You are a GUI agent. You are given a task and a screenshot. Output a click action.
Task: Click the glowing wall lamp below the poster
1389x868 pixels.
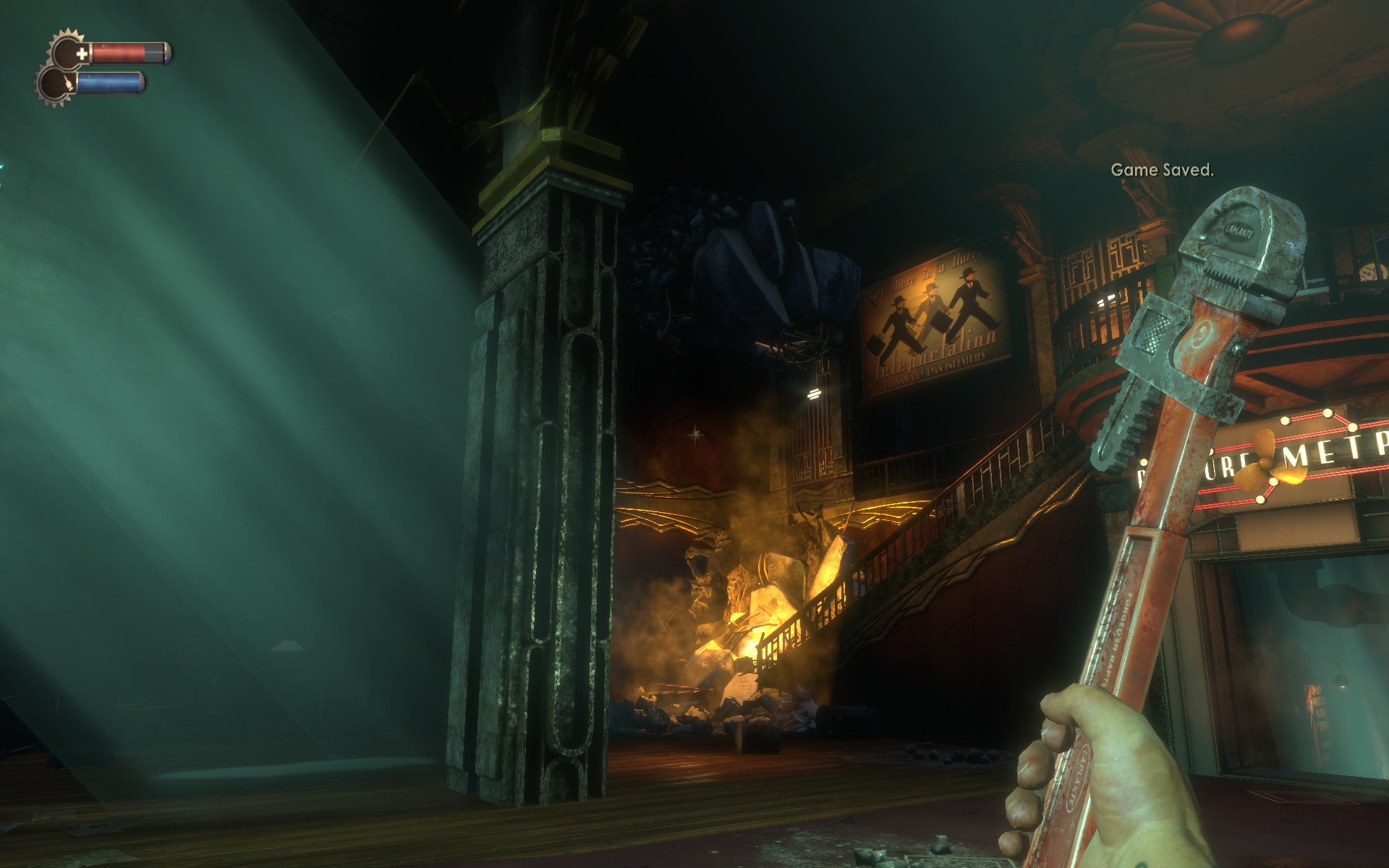point(814,394)
